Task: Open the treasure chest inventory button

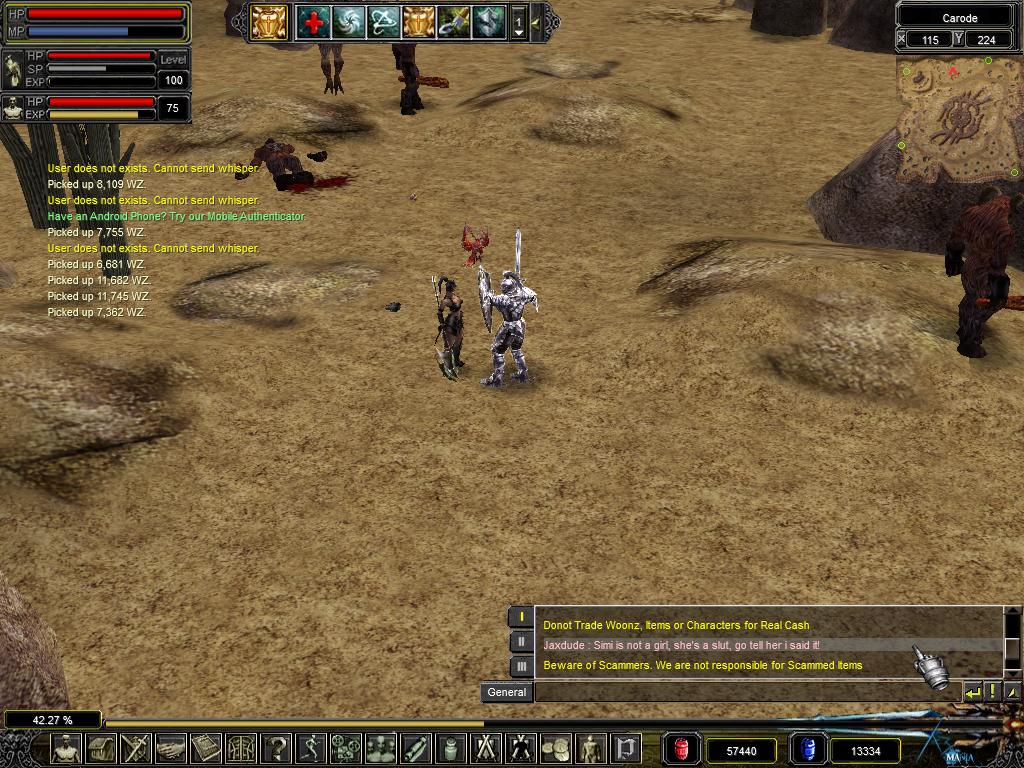Action: tap(101, 748)
